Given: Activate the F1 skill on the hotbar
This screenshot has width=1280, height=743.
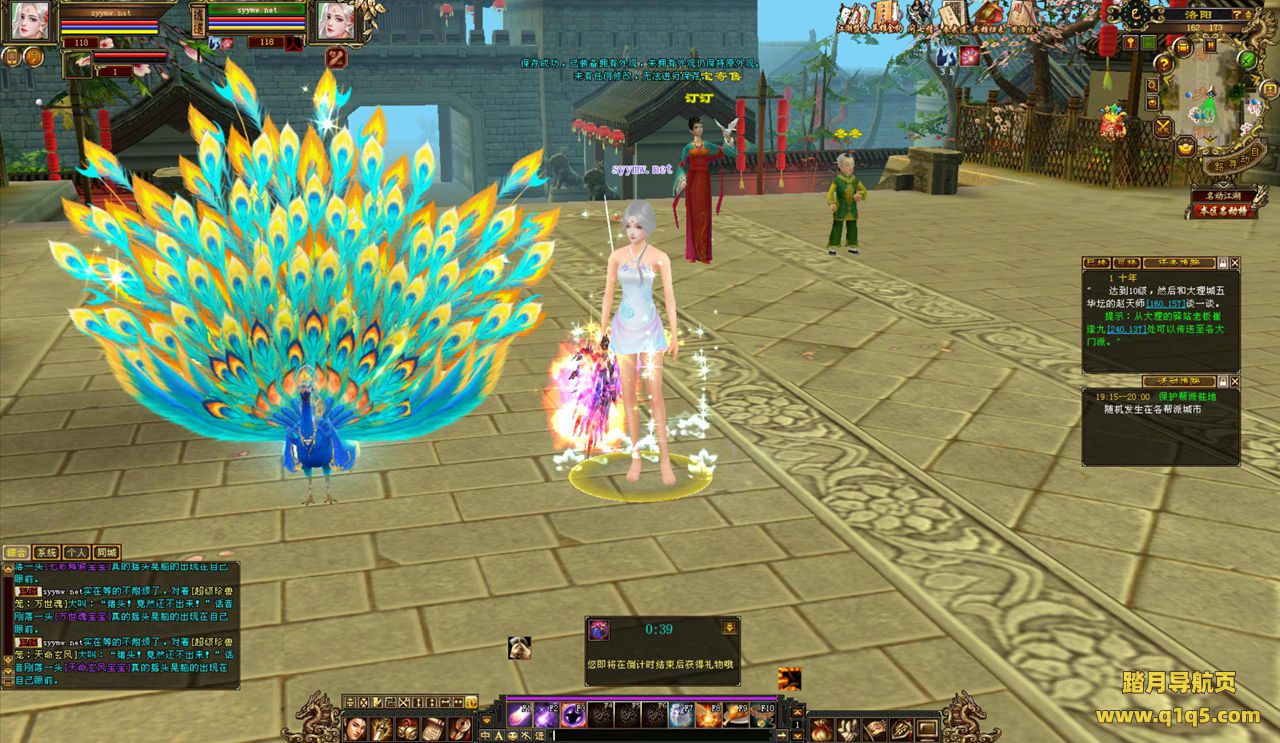Looking at the screenshot, I should (519, 714).
